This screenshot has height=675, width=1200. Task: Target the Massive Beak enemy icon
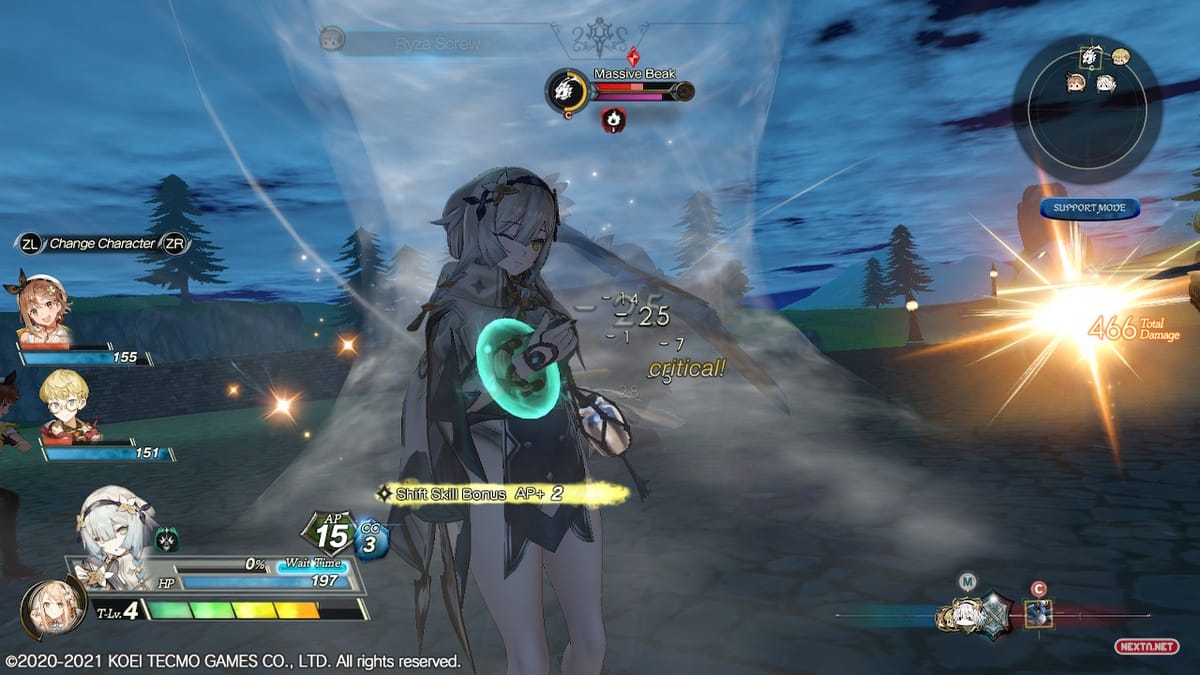tap(566, 92)
